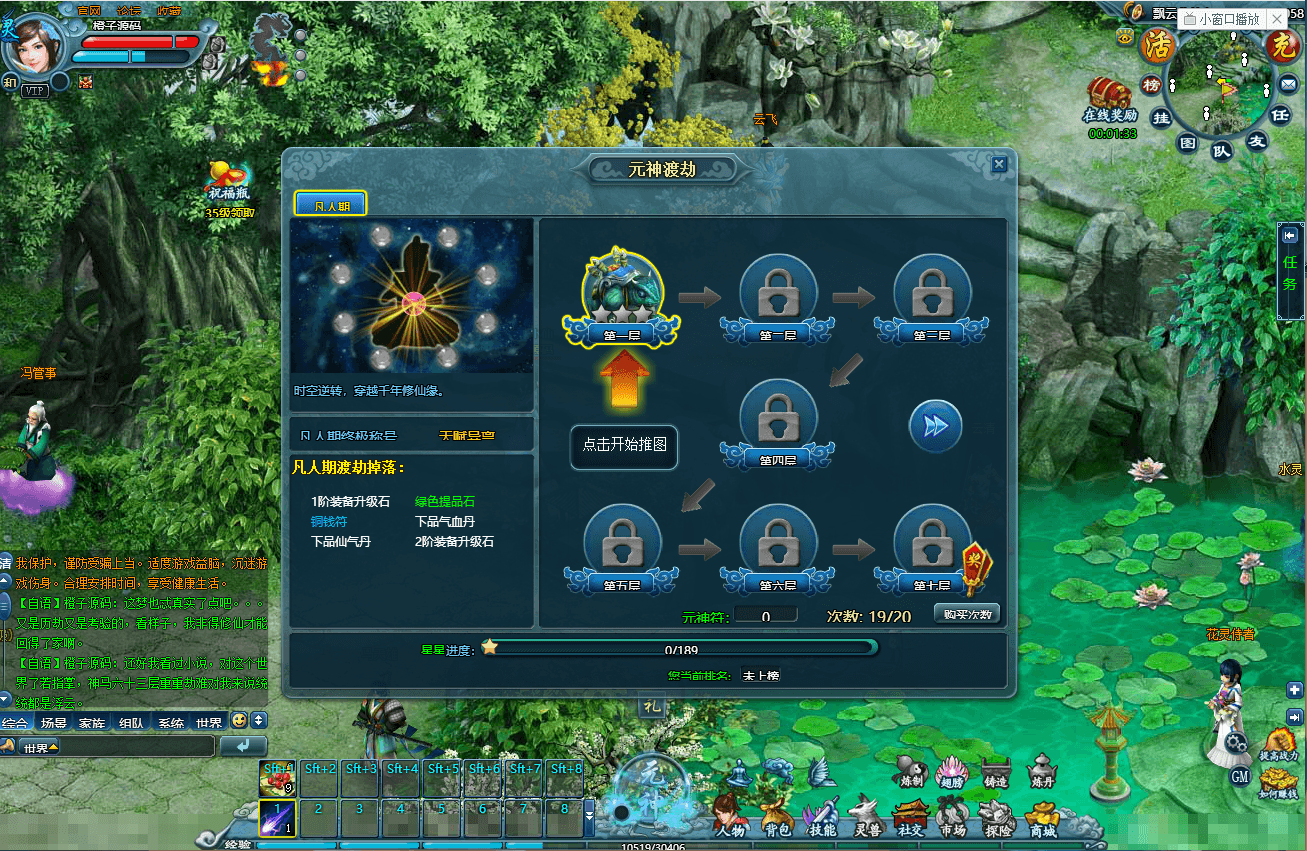The height and width of the screenshot is (851, 1307).
Task: Open the chat emoji smiley picker
Action: pos(239,720)
